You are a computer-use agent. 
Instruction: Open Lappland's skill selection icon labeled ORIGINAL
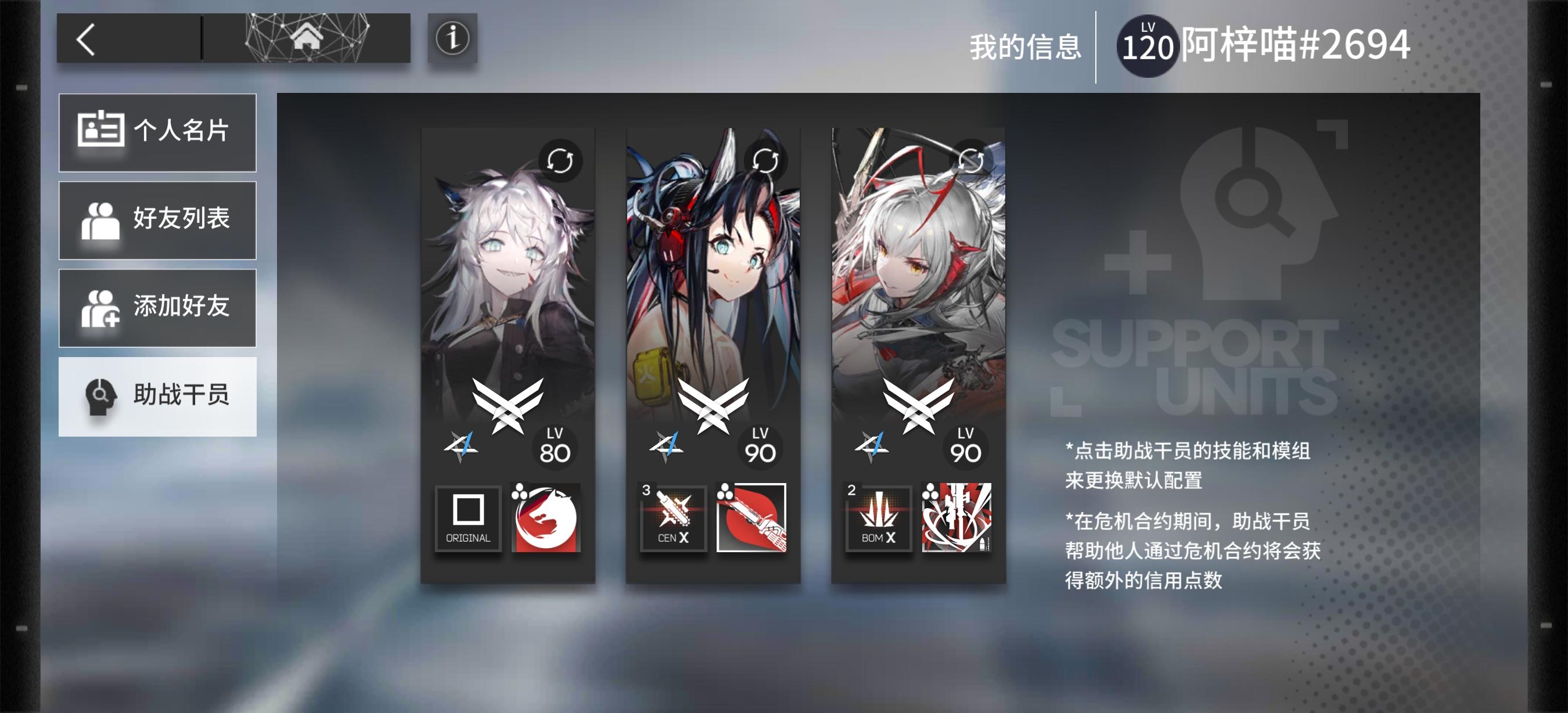(468, 518)
